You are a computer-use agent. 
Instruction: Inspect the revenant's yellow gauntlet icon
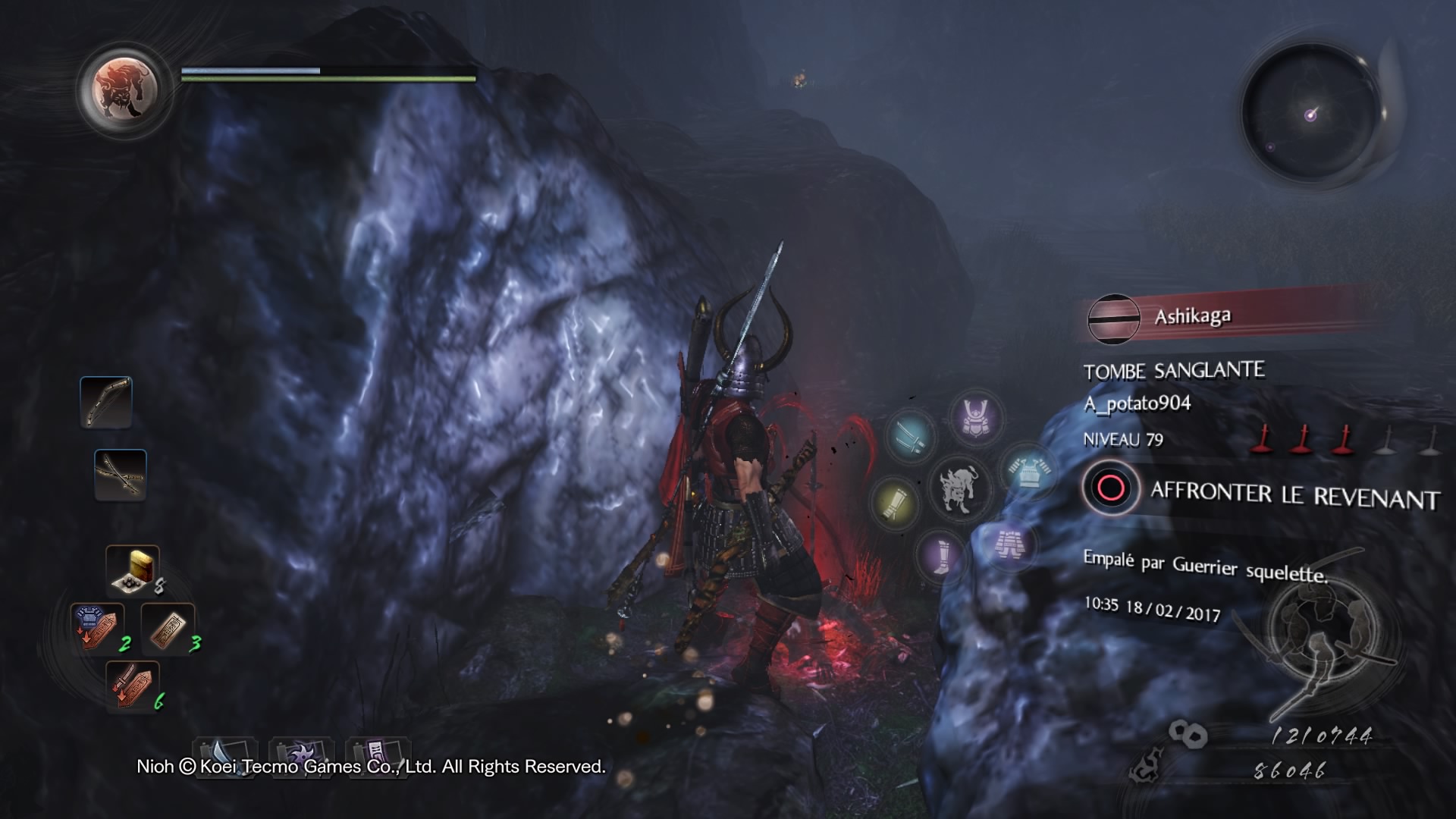896,503
